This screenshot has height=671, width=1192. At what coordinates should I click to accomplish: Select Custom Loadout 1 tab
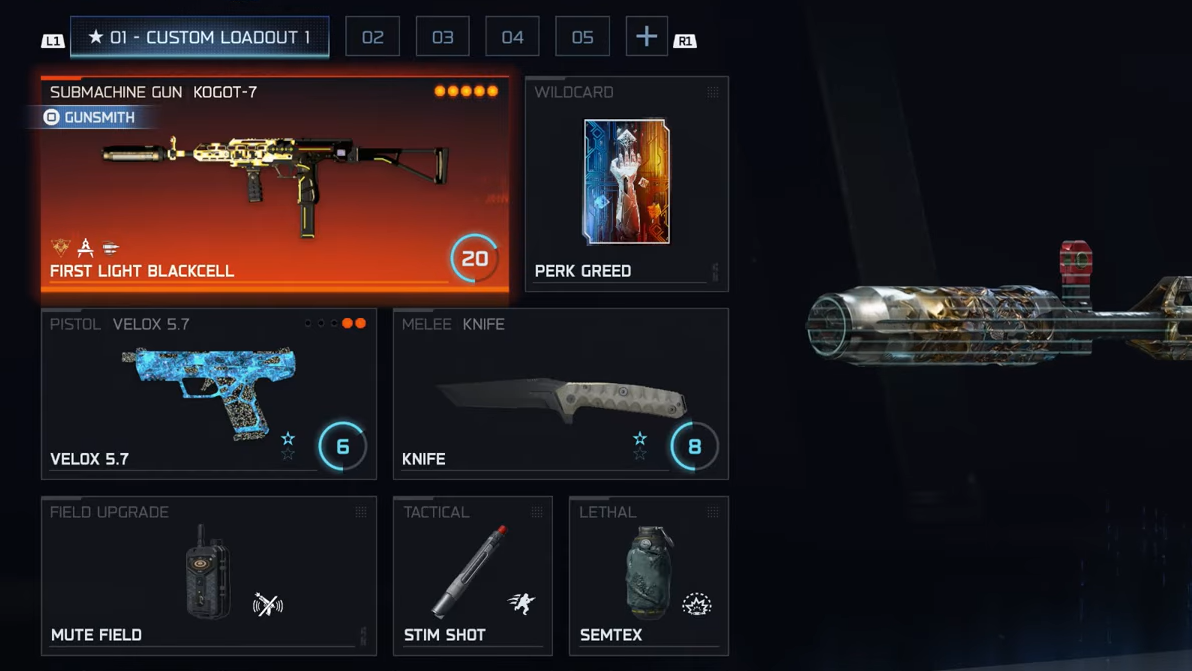tap(199, 37)
